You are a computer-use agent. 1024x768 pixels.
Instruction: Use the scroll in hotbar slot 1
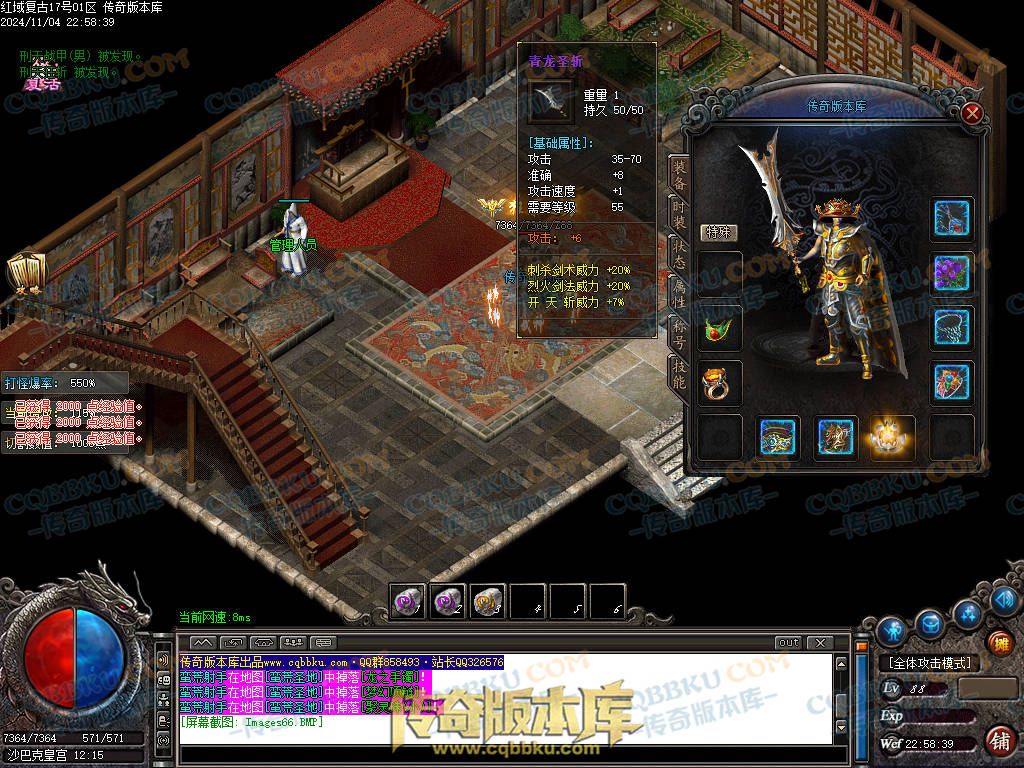point(408,601)
